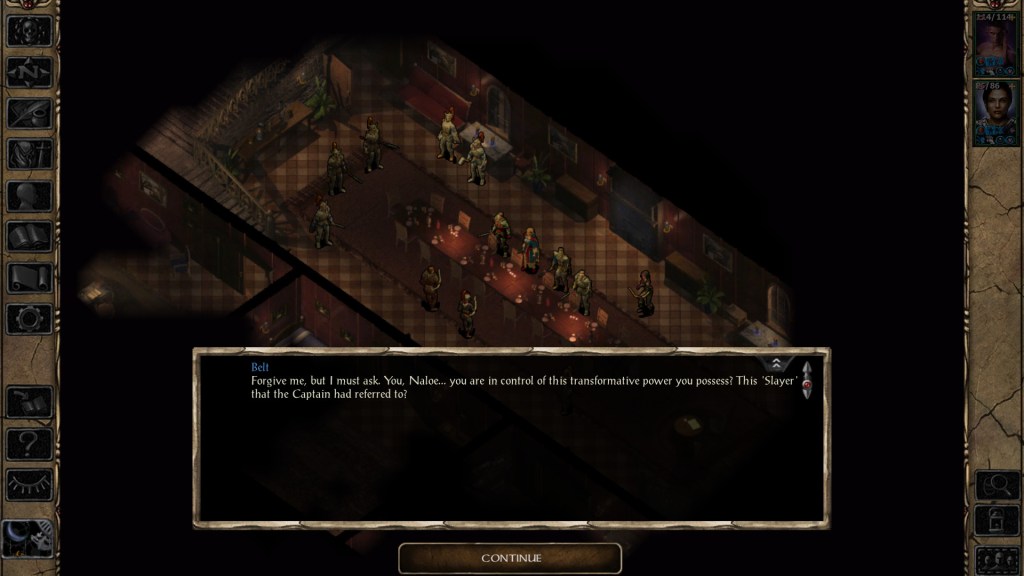Image resolution: width=1024 pixels, height=576 pixels.
Task: Open the mage spellbook
Action: click(x=29, y=236)
